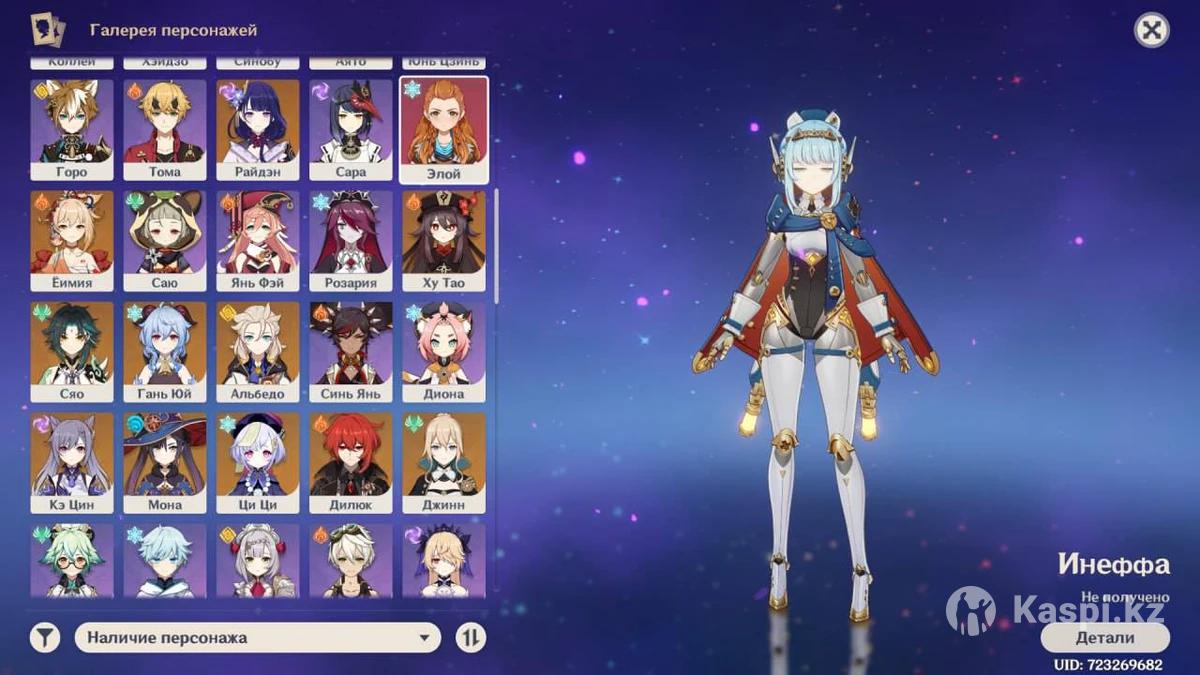Select the Мона character portrait
Screen dimensions: 1200x675
click(165, 462)
